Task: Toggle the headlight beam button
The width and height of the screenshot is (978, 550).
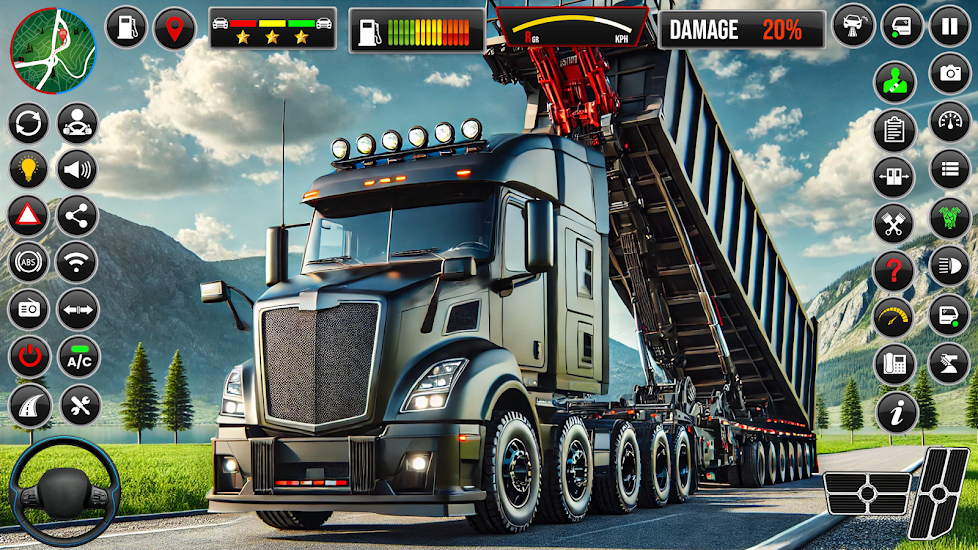Action: coord(949,266)
